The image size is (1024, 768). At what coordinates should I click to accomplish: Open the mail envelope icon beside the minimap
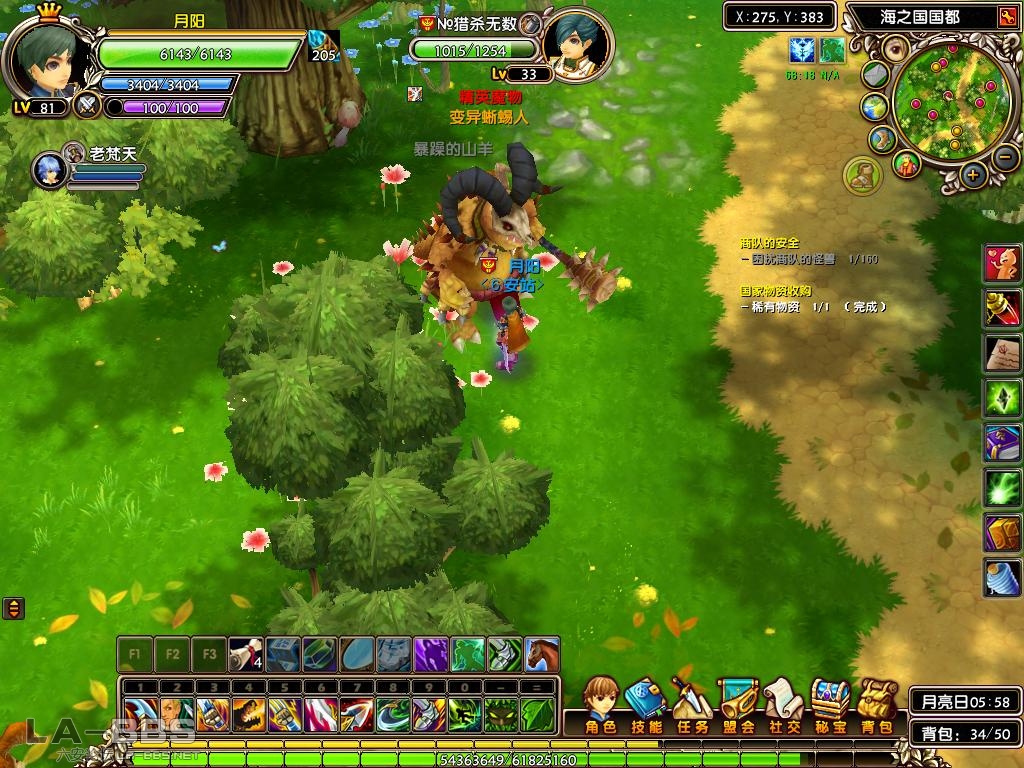click(x=876, y=75)
